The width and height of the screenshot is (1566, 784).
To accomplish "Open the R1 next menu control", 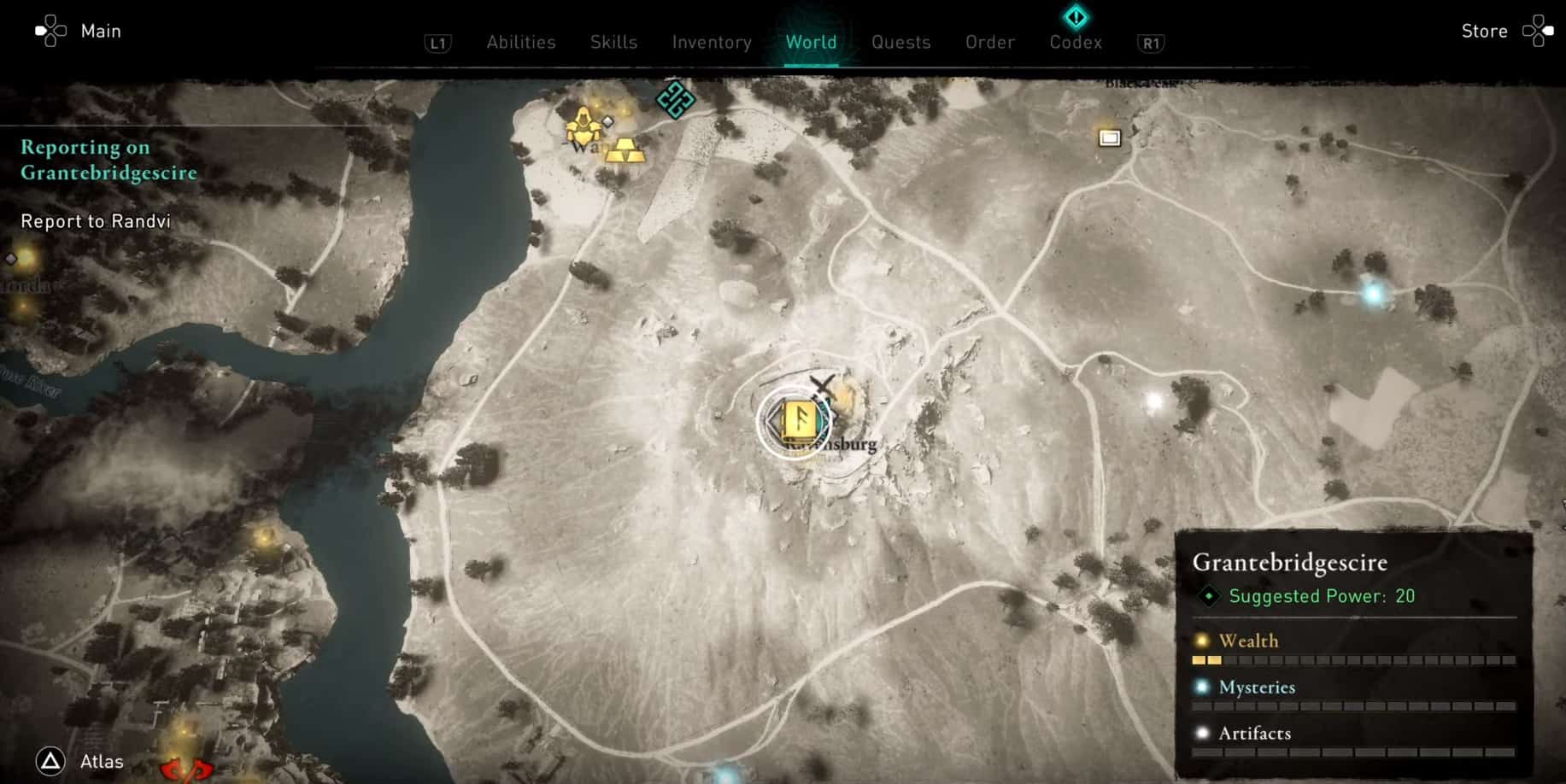I will pos(1150,43).
